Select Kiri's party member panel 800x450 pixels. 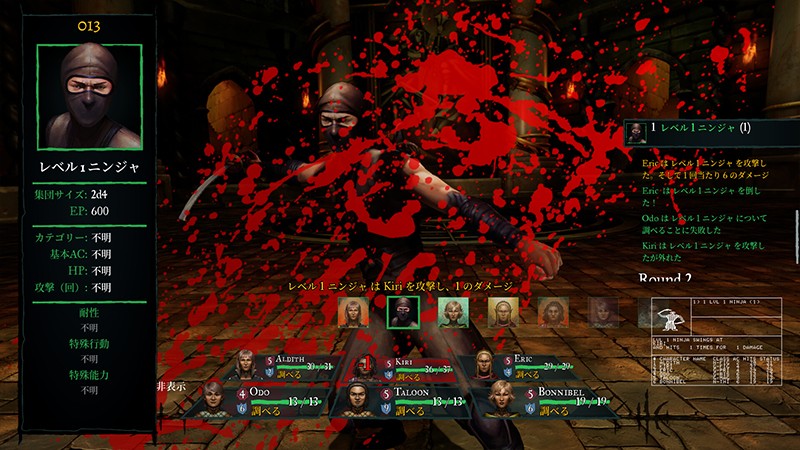point(420,367)
